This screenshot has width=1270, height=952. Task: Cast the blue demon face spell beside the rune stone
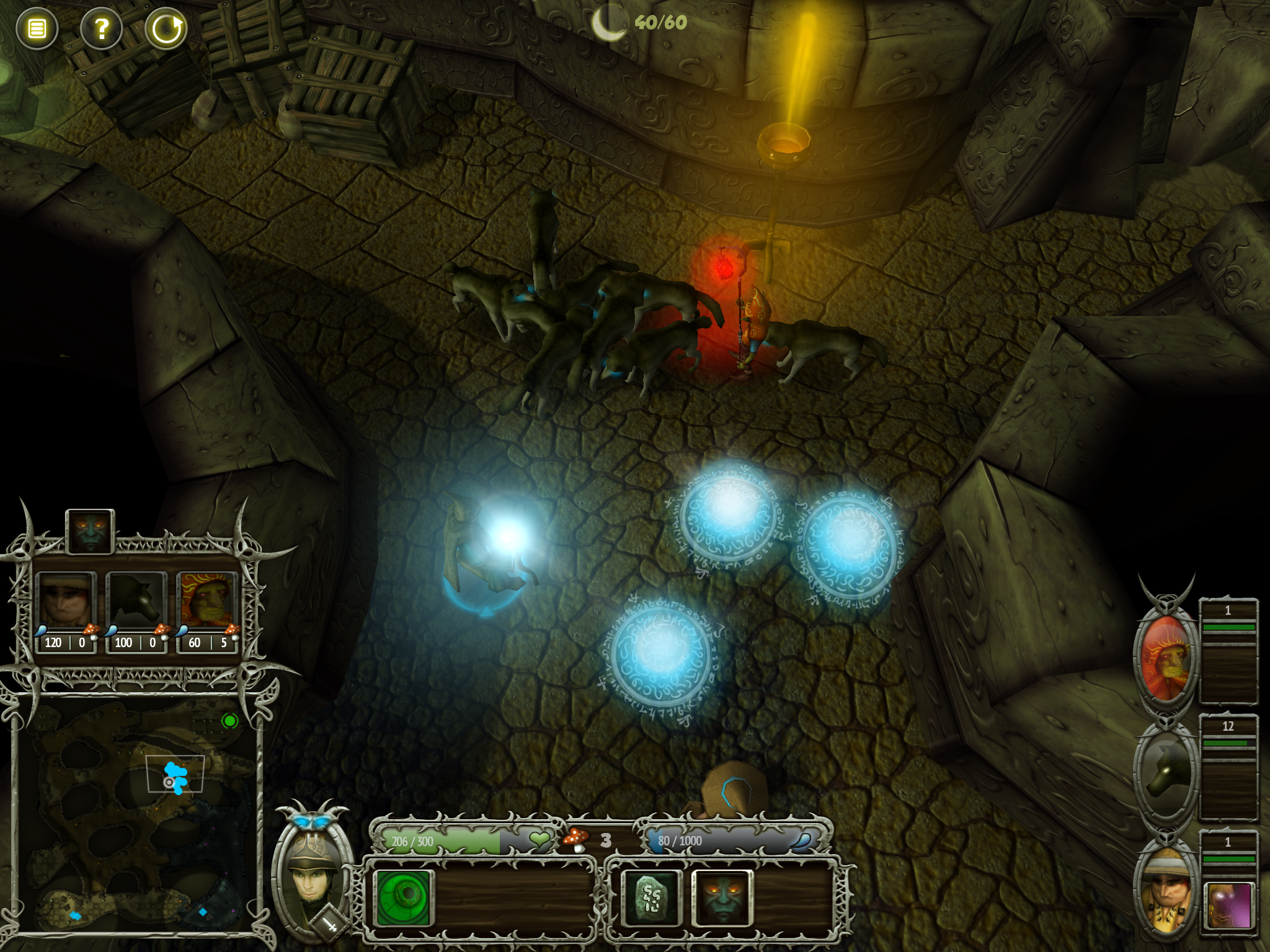722,897
